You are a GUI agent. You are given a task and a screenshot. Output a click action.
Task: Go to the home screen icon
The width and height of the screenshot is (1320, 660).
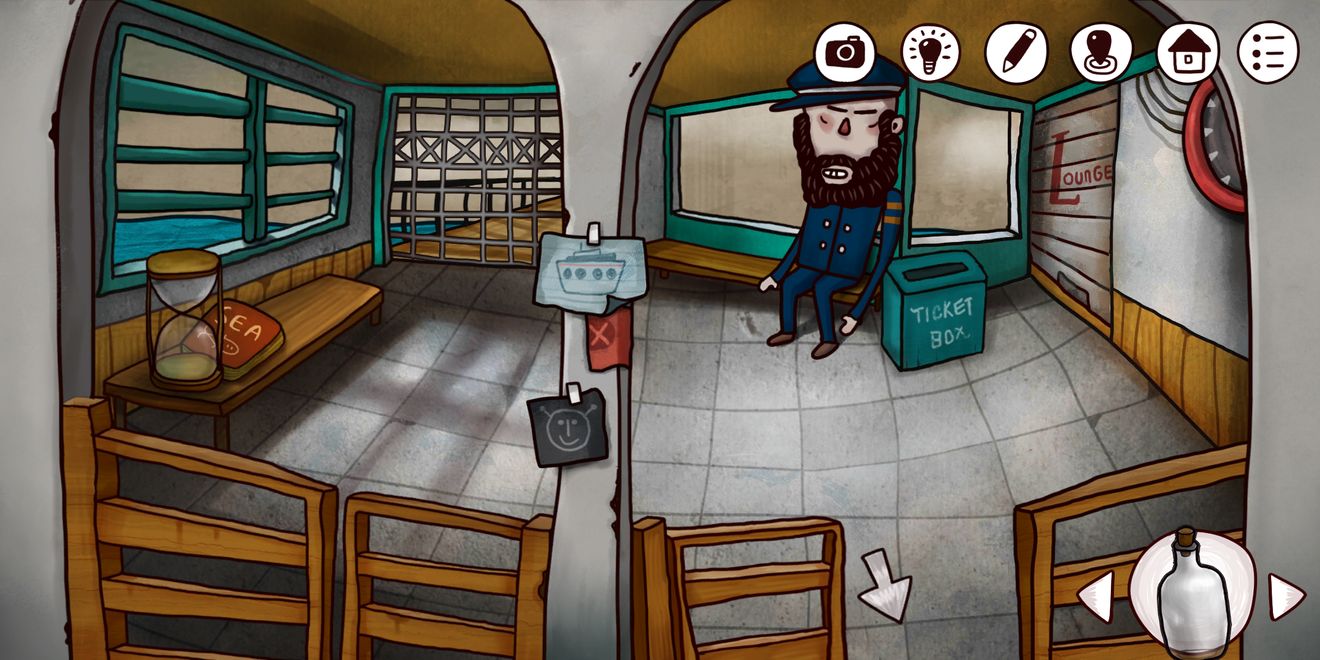(x=1187, y=51)
